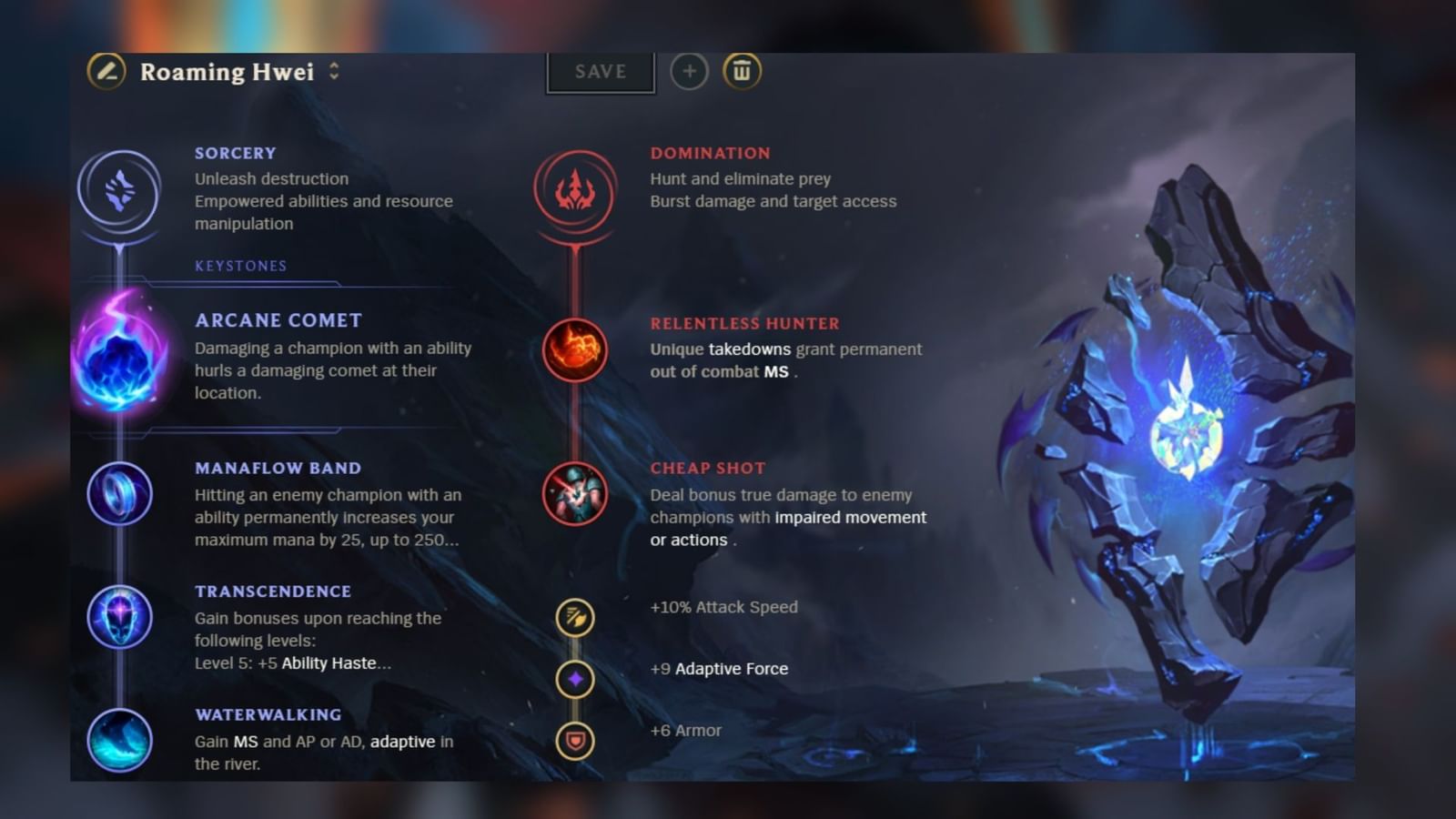
Task: Select the Cheap Shot rune
Action: (575, 493)
